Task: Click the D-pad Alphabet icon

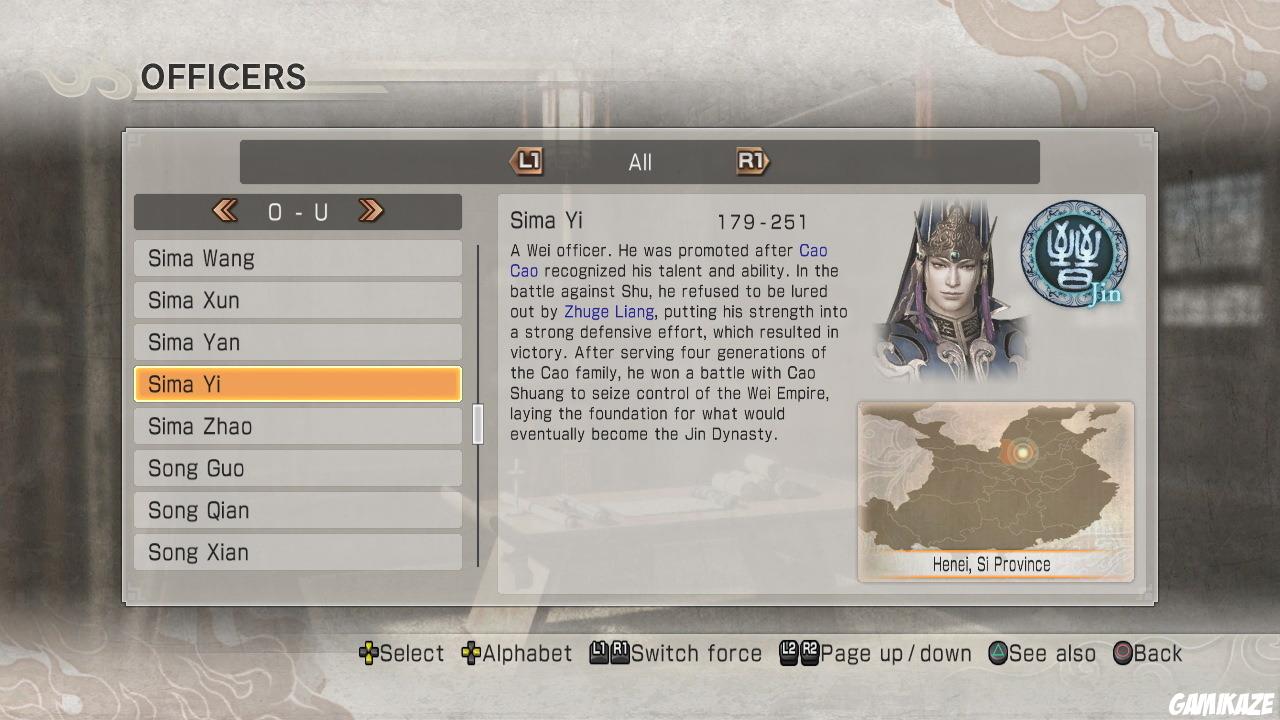Action: 469,653
